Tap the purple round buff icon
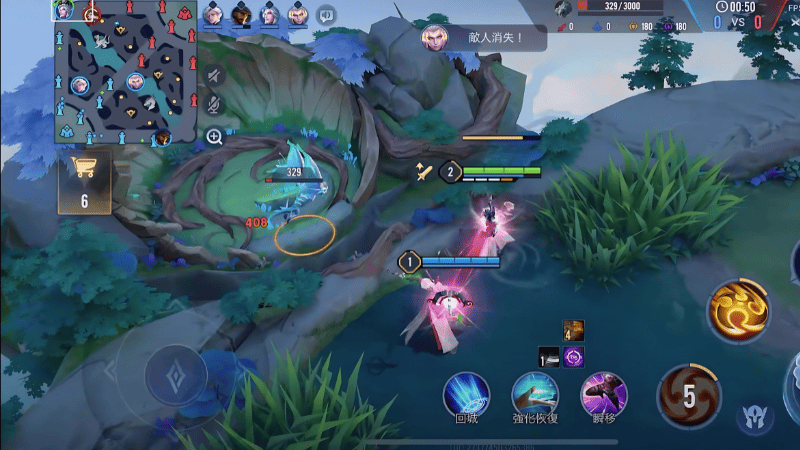Image resolution: width=800 pixels, height=450 pixels. [x=574, y=356]
